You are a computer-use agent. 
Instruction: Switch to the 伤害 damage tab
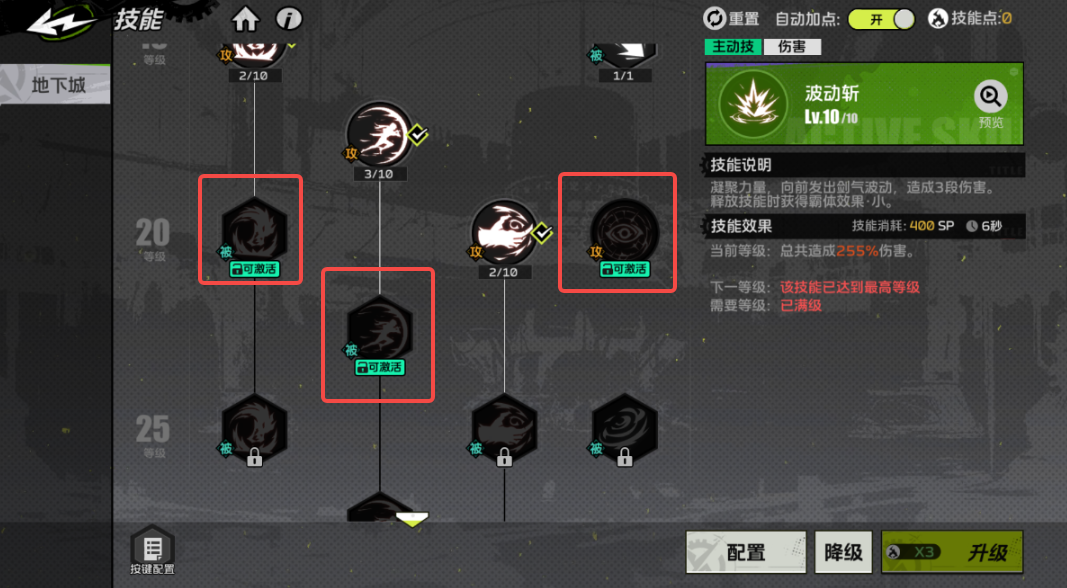[x=792, y=47]
